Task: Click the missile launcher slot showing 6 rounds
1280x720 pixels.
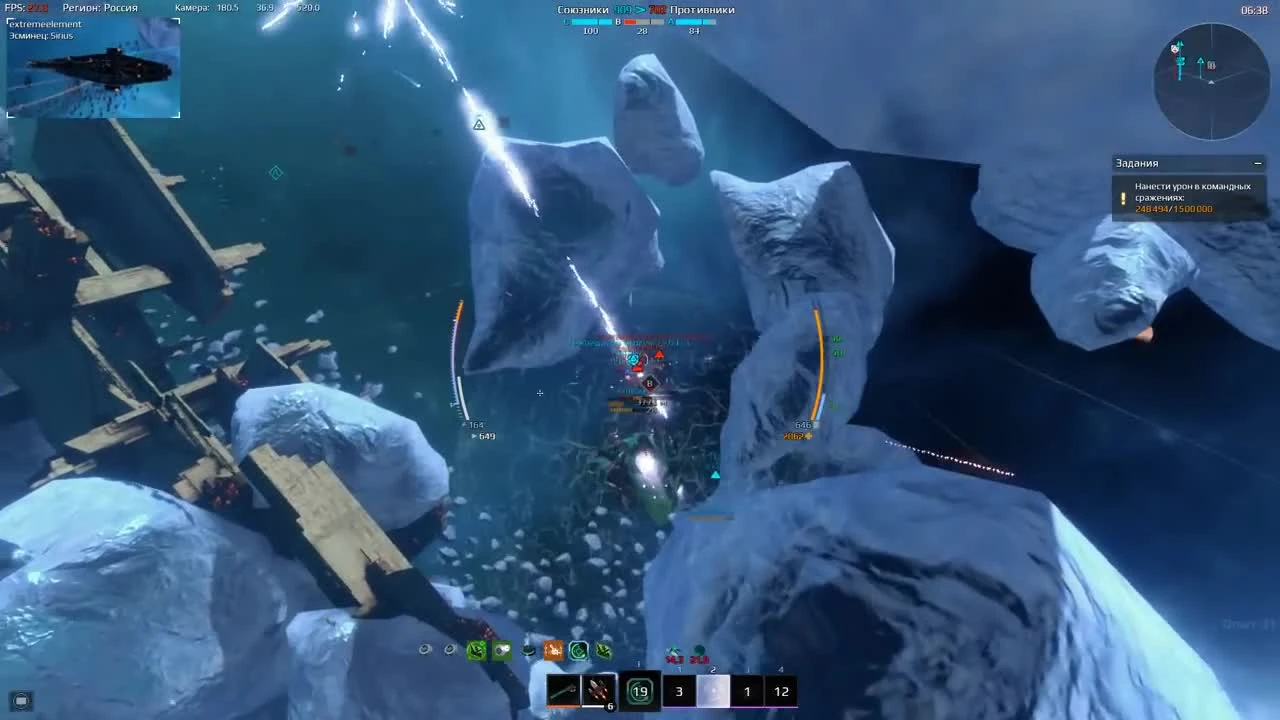Action: (600, 690)
